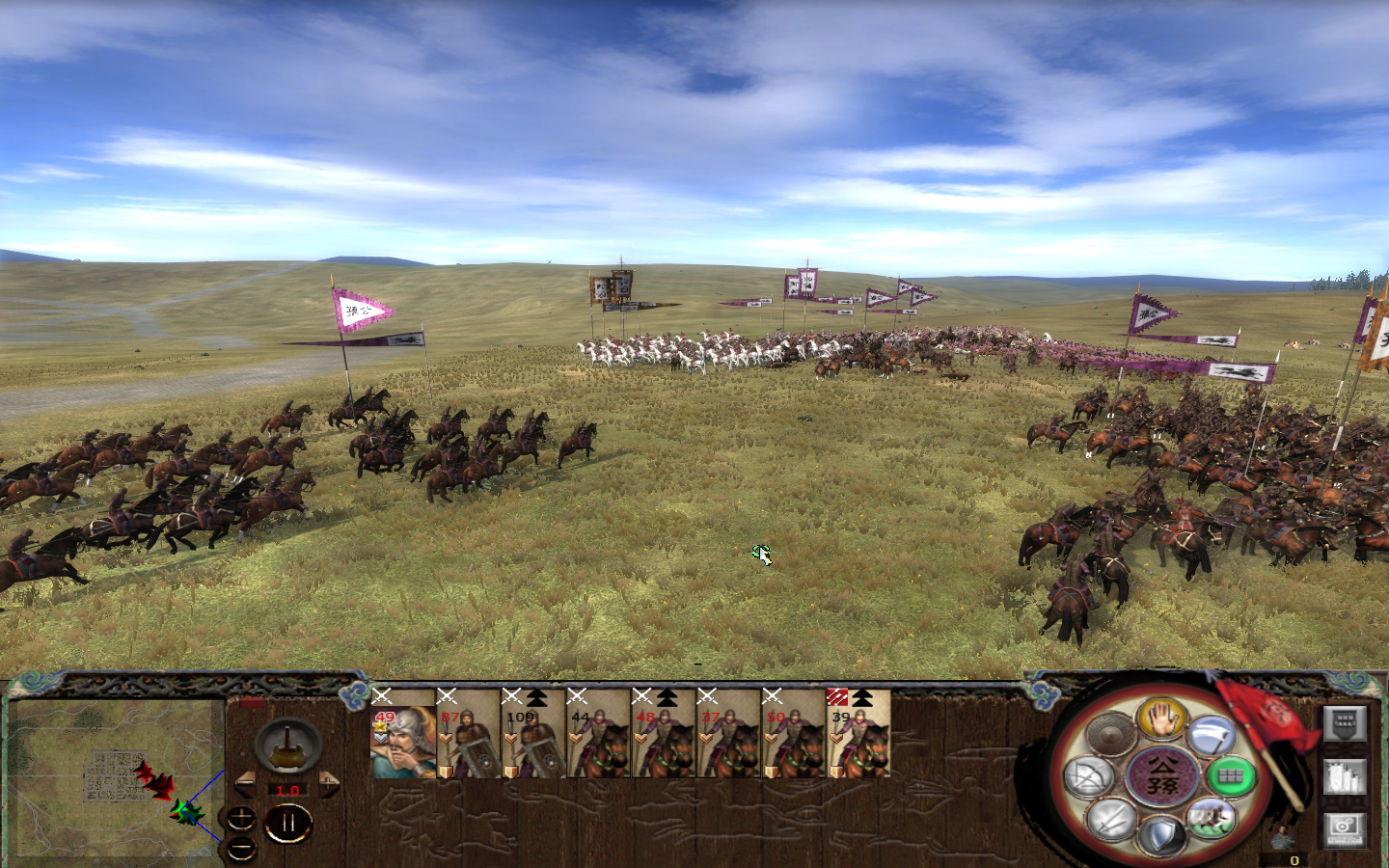Click the gong icon on the command wheel

(x=1110, y=732)
